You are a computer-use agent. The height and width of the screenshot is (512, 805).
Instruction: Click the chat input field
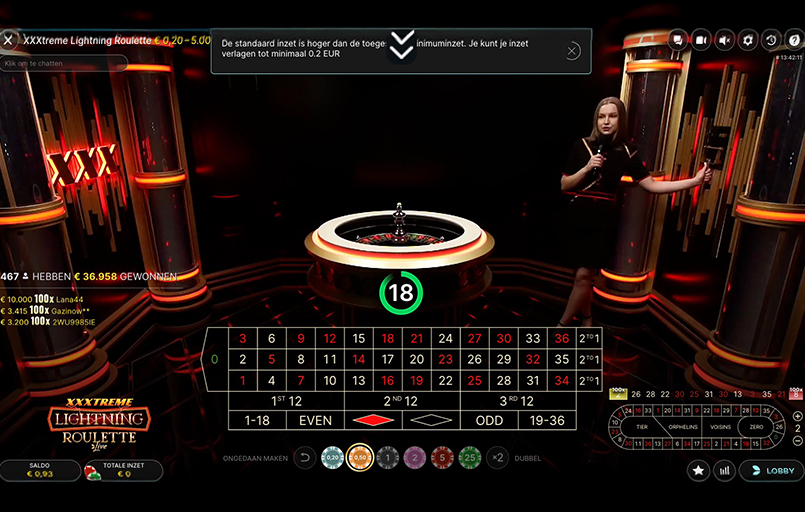pyautogui.click(x=65, y=63)
